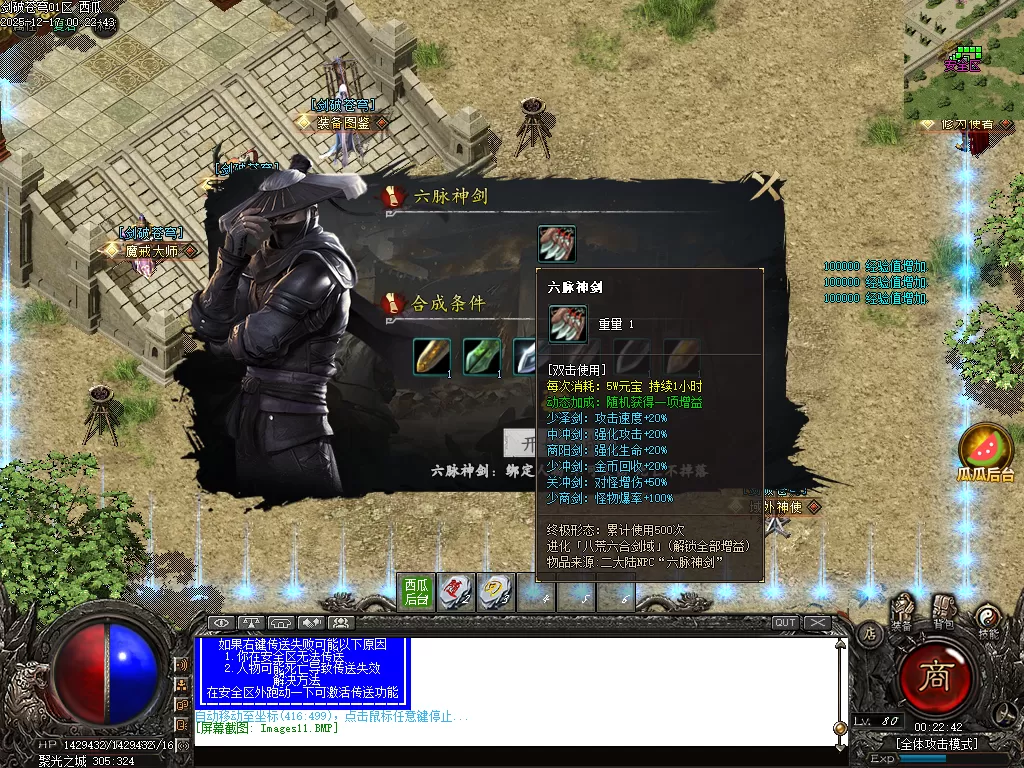Select the golden sword material slot

[432, 357]
